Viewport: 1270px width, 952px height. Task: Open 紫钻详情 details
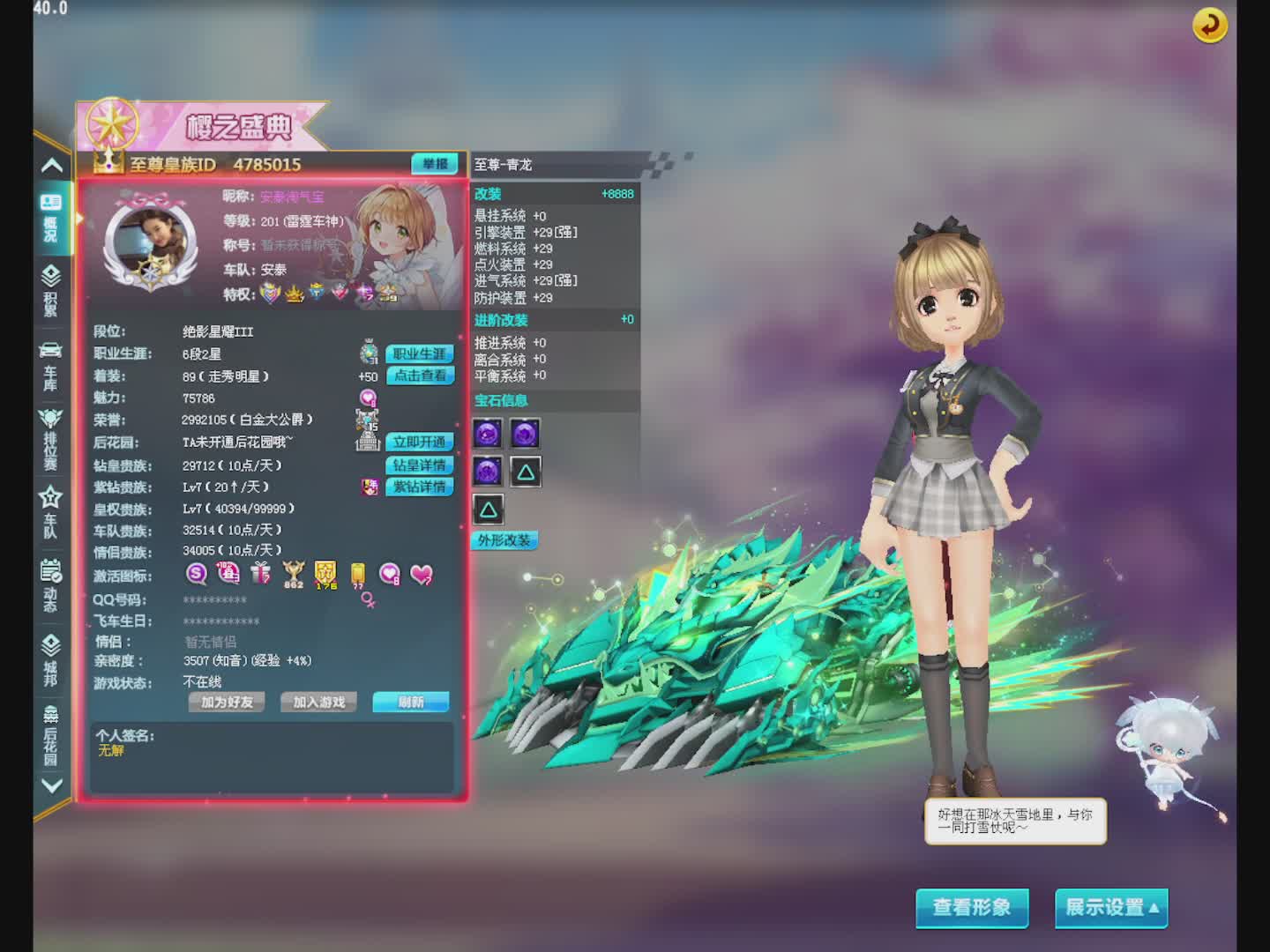[420, 487]
